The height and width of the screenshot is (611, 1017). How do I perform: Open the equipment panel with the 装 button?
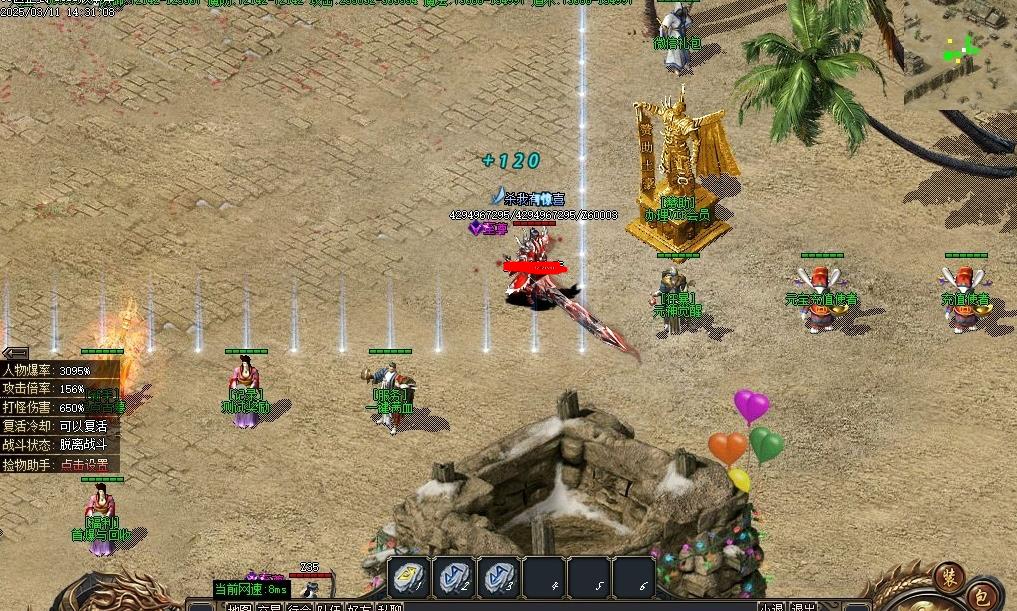click(x=948, y=575)
